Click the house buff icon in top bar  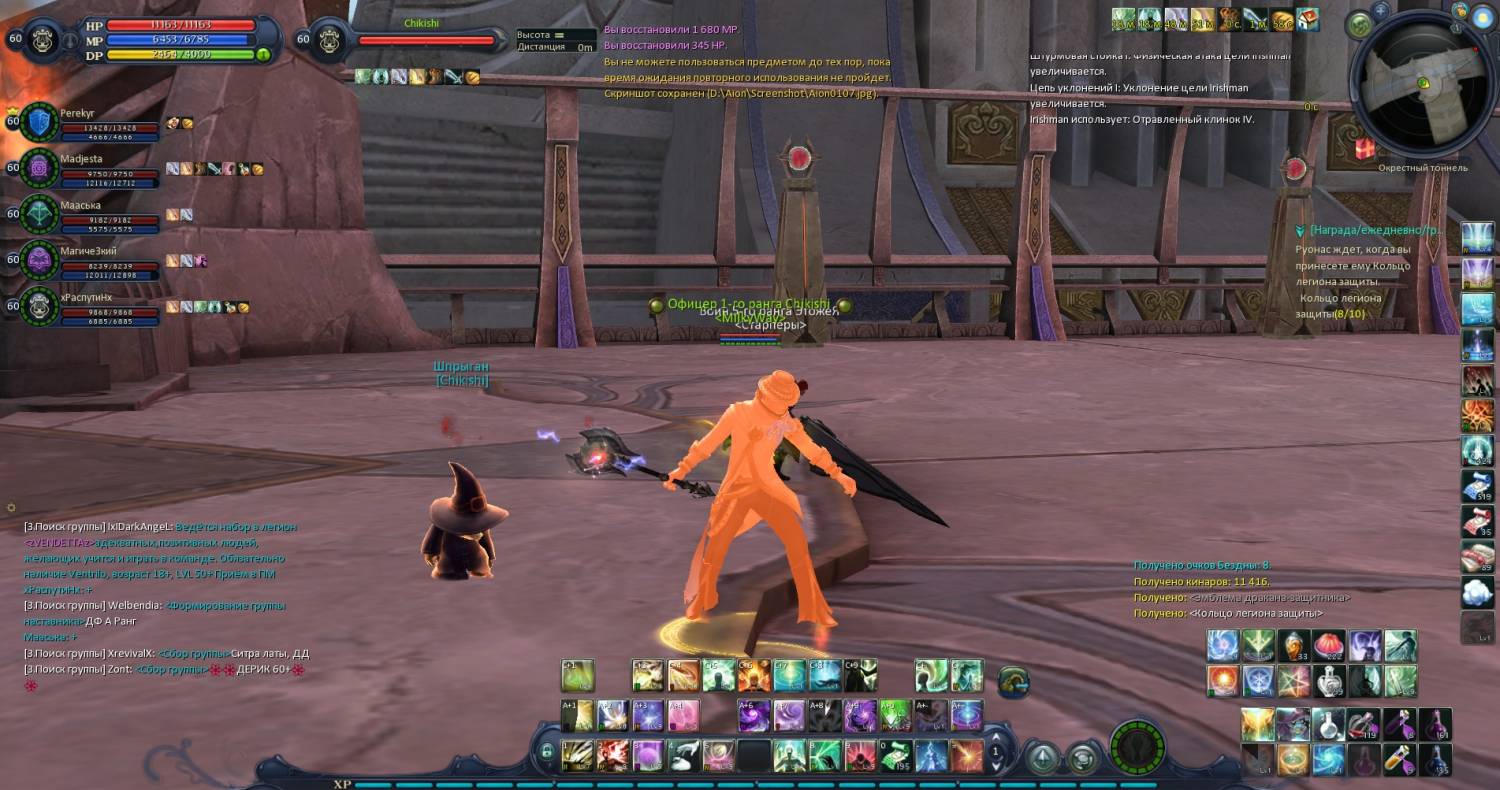click(1308, 20)
